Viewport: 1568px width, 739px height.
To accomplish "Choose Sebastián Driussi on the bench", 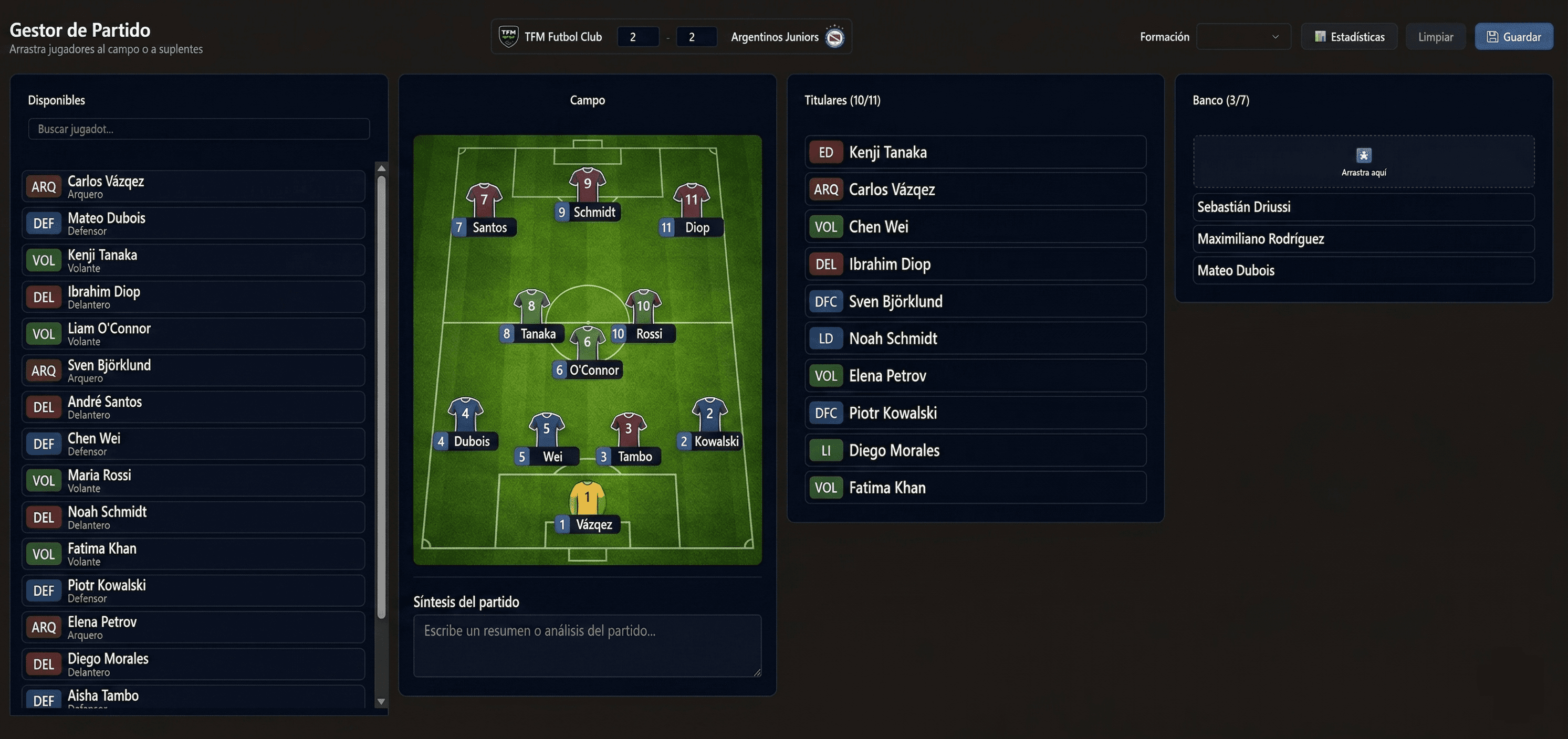I will pyautogui.click(x=1363, y=207).
